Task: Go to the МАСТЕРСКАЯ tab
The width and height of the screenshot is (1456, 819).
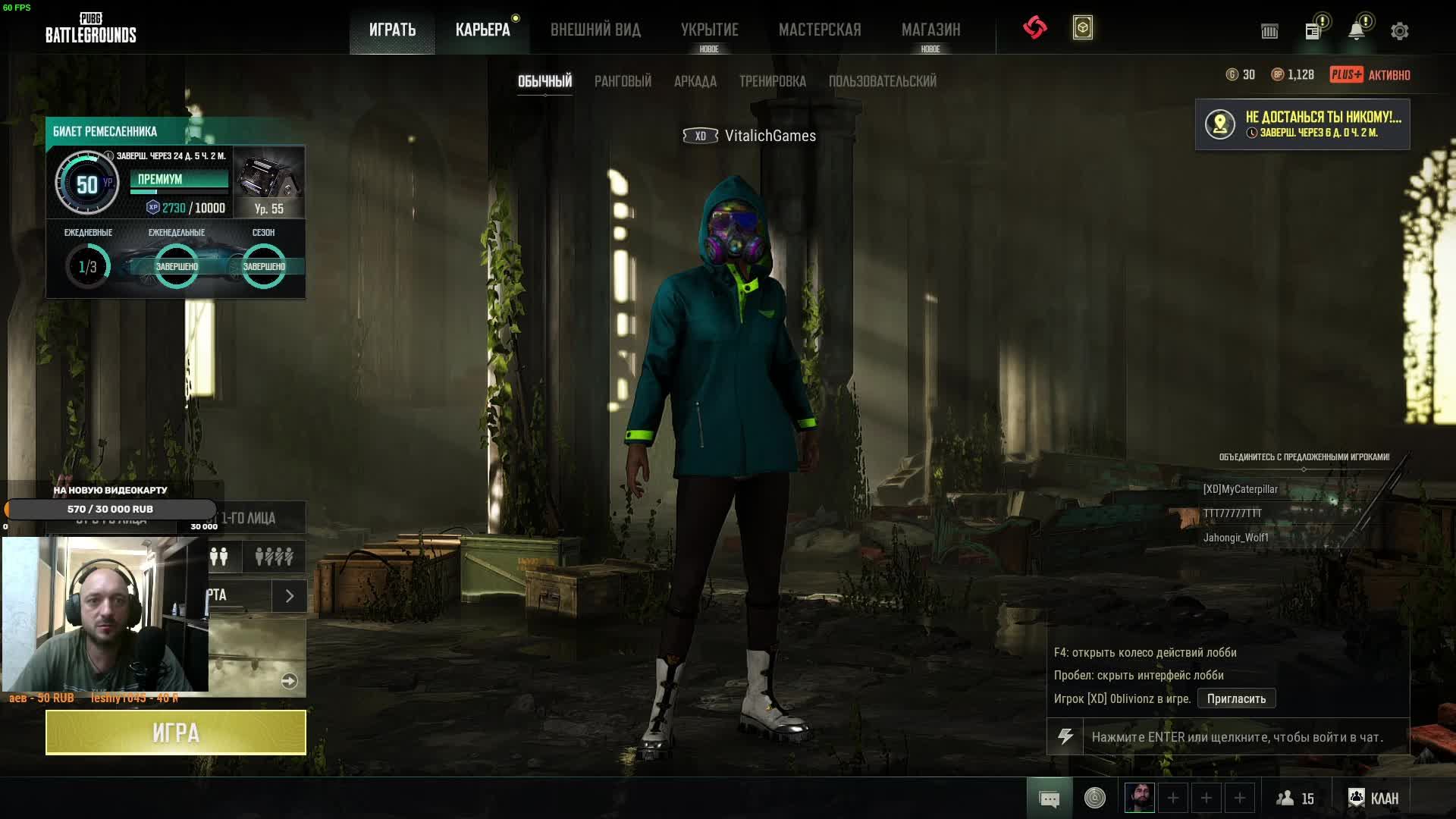Action: tap(820, 30)
